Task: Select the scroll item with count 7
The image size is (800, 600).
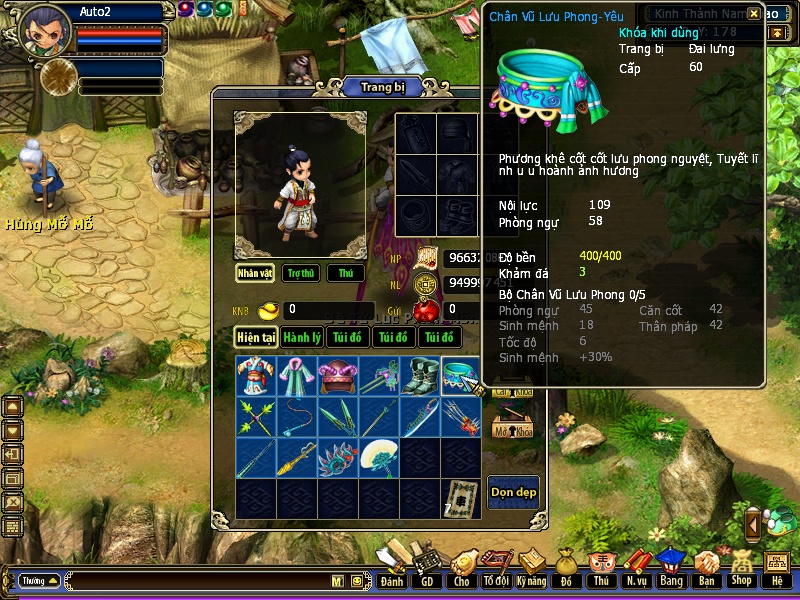Action: 460,498
